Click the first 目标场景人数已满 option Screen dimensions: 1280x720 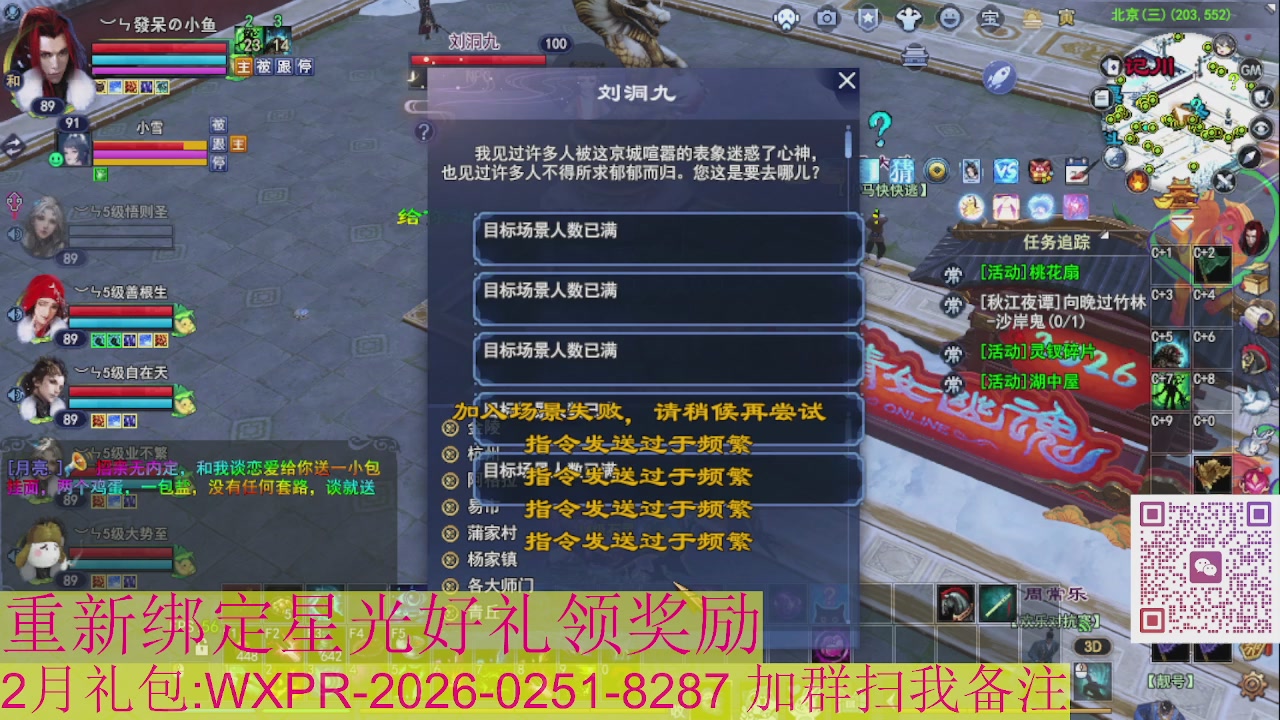point(665,237)
